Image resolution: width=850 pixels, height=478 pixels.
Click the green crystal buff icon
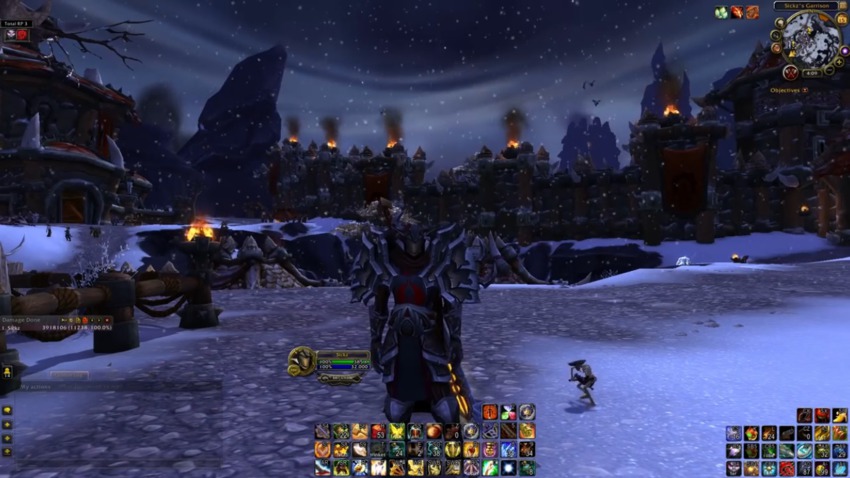click(721, 12)
